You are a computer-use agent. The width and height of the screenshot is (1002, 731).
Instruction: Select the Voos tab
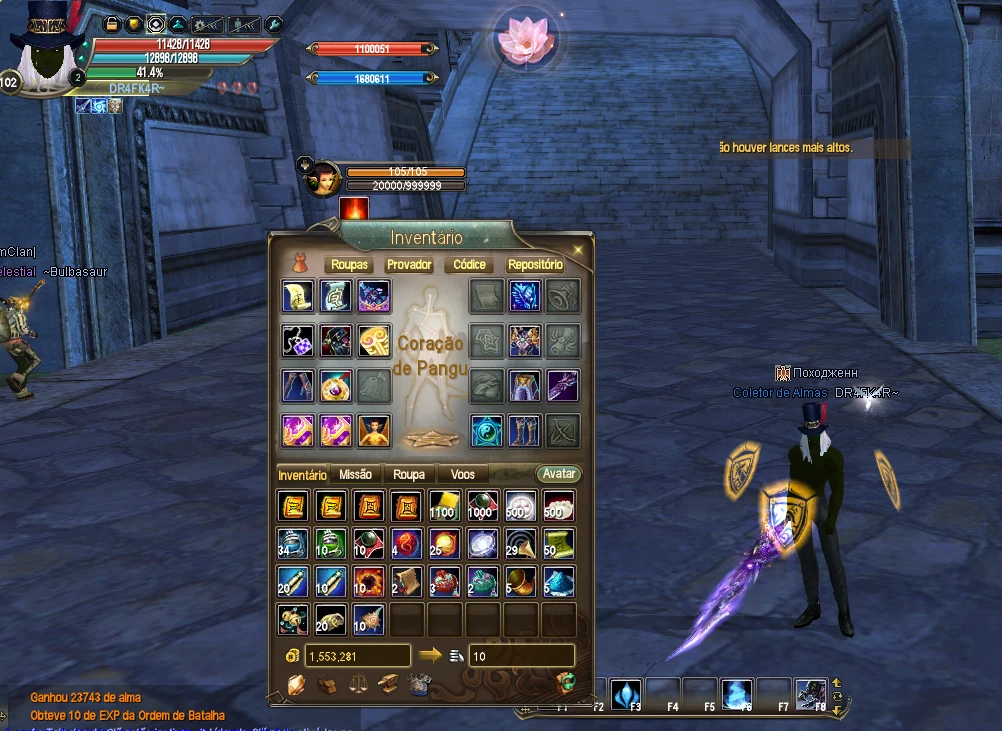tap(463, 475)
